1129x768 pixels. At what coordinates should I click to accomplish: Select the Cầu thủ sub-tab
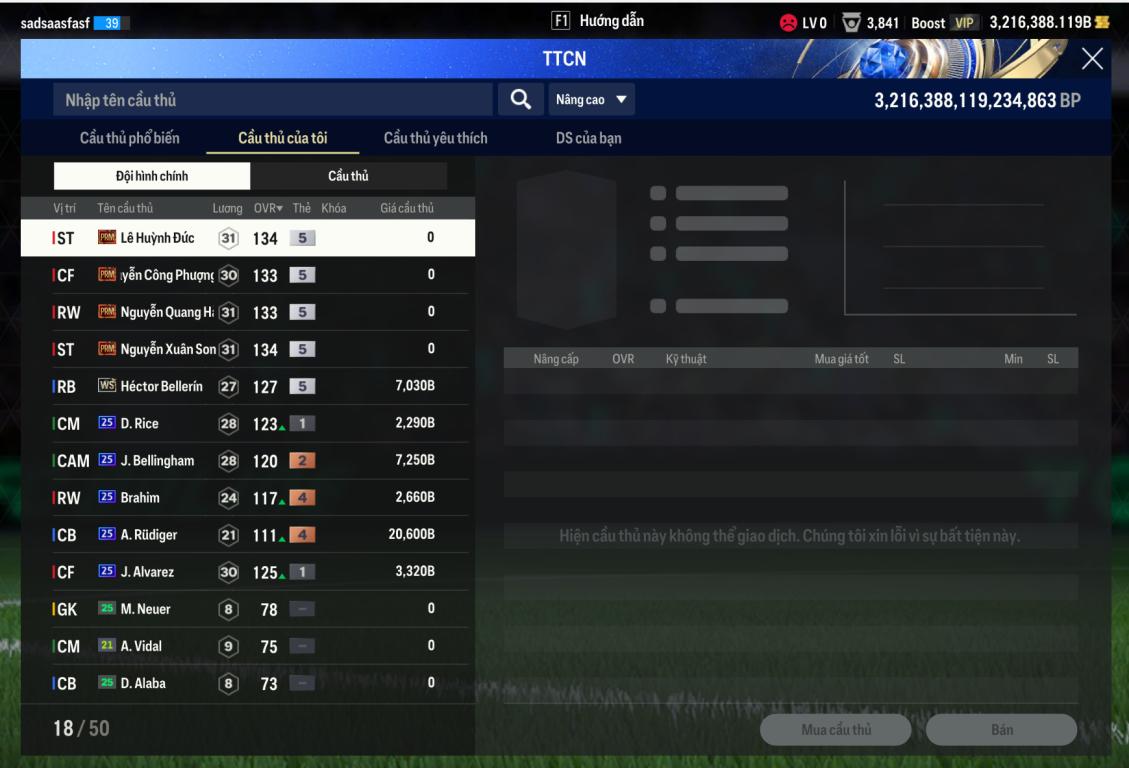348,176
